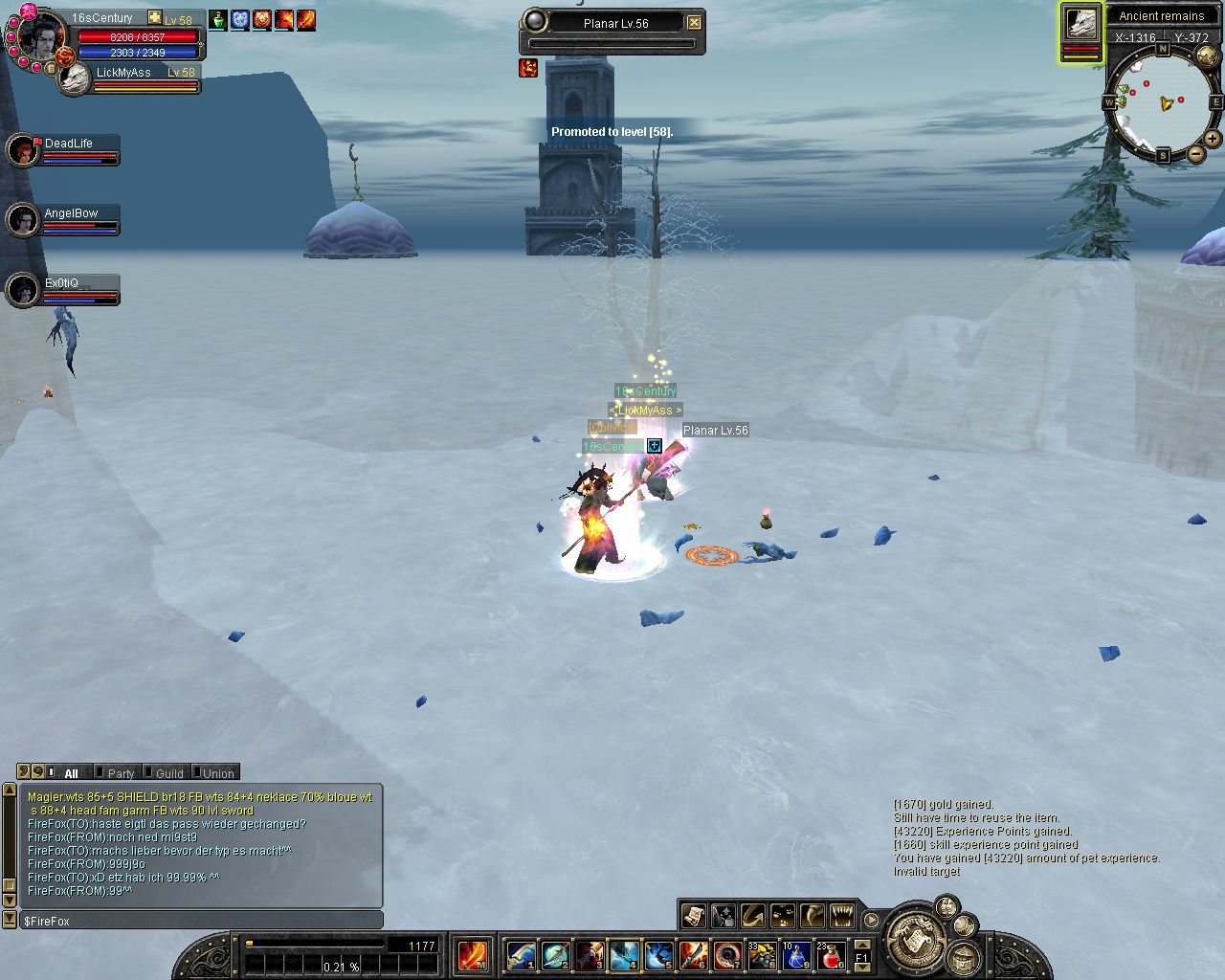Zoom in the minimap with the plus button
Viewport: 1225px width, 980px height.
click(x=1212, y=139)
